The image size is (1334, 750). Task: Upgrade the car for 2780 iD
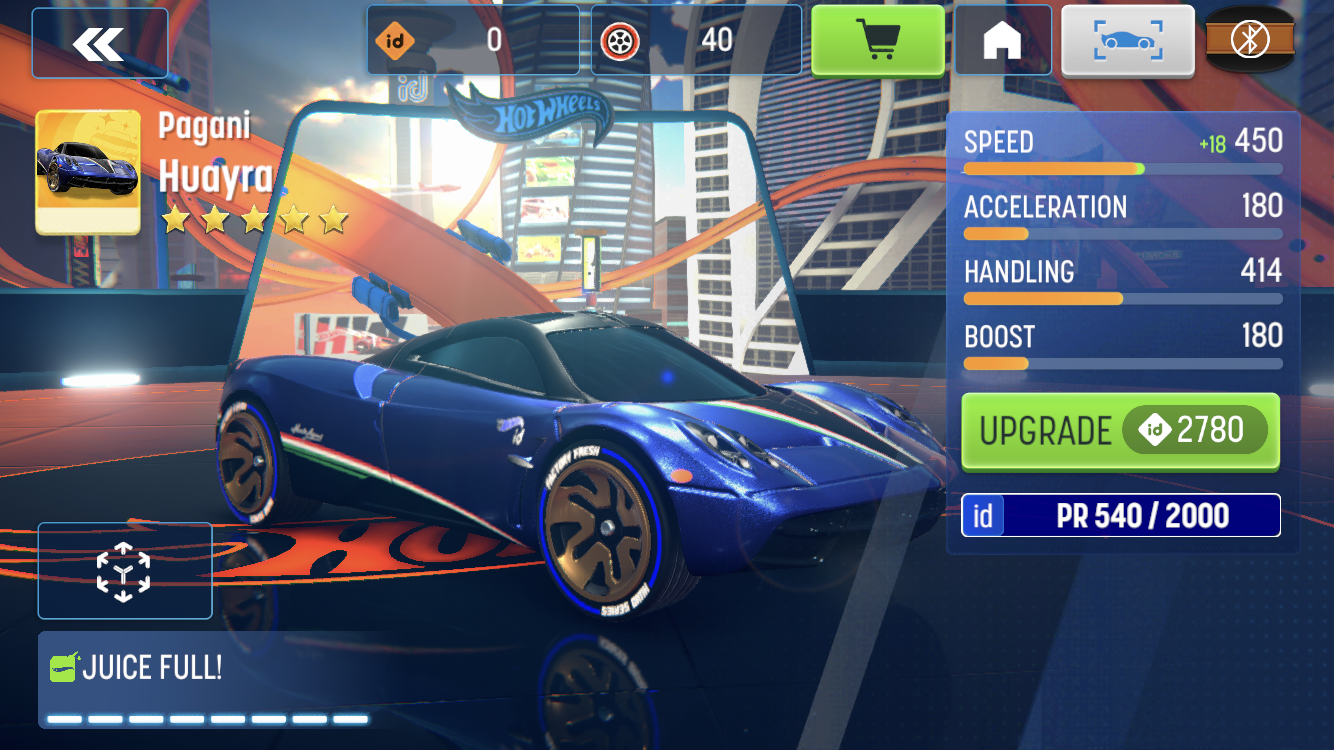(1120, 431)
